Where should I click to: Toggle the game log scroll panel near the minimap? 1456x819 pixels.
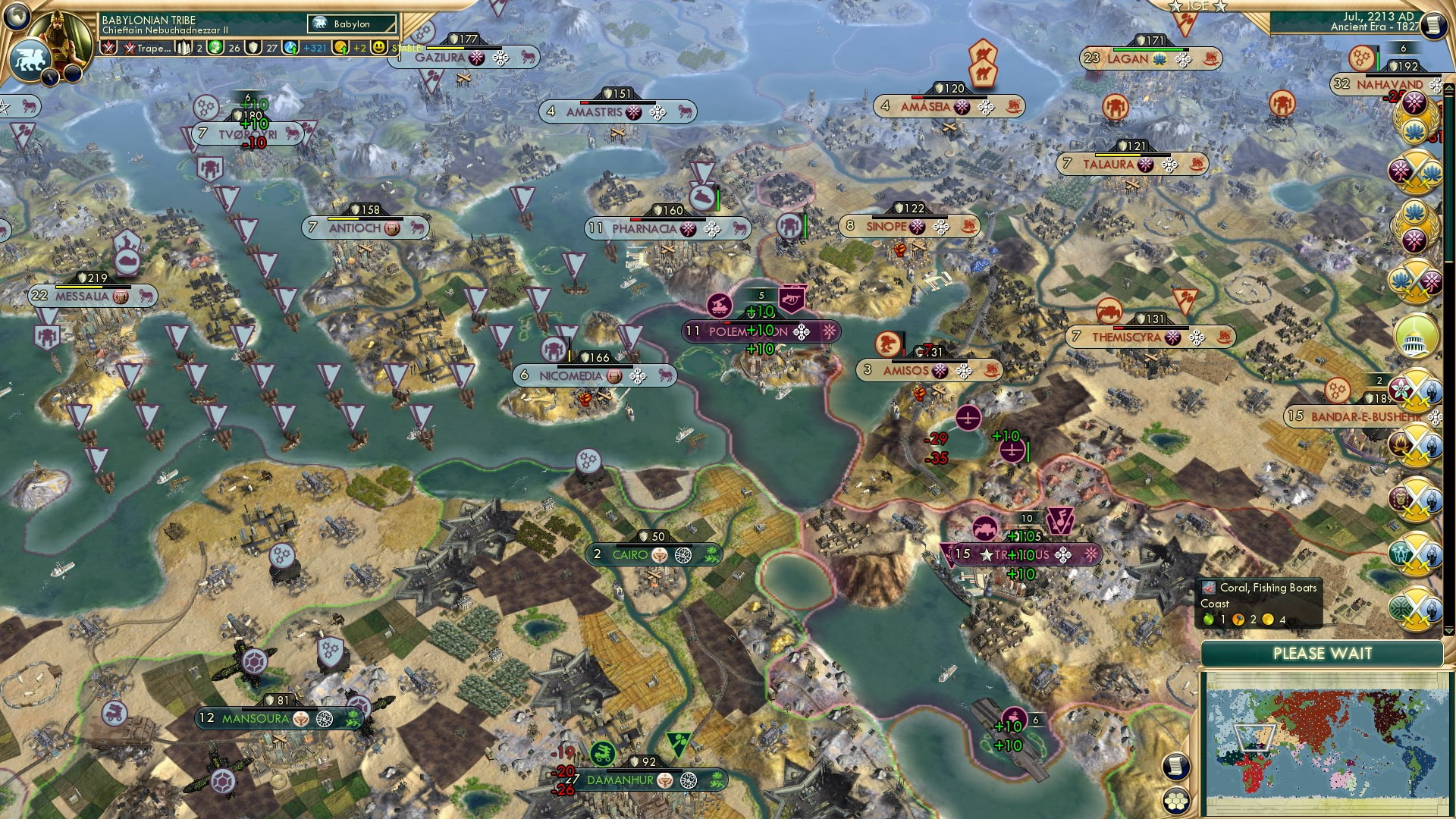click(1175, 766)
